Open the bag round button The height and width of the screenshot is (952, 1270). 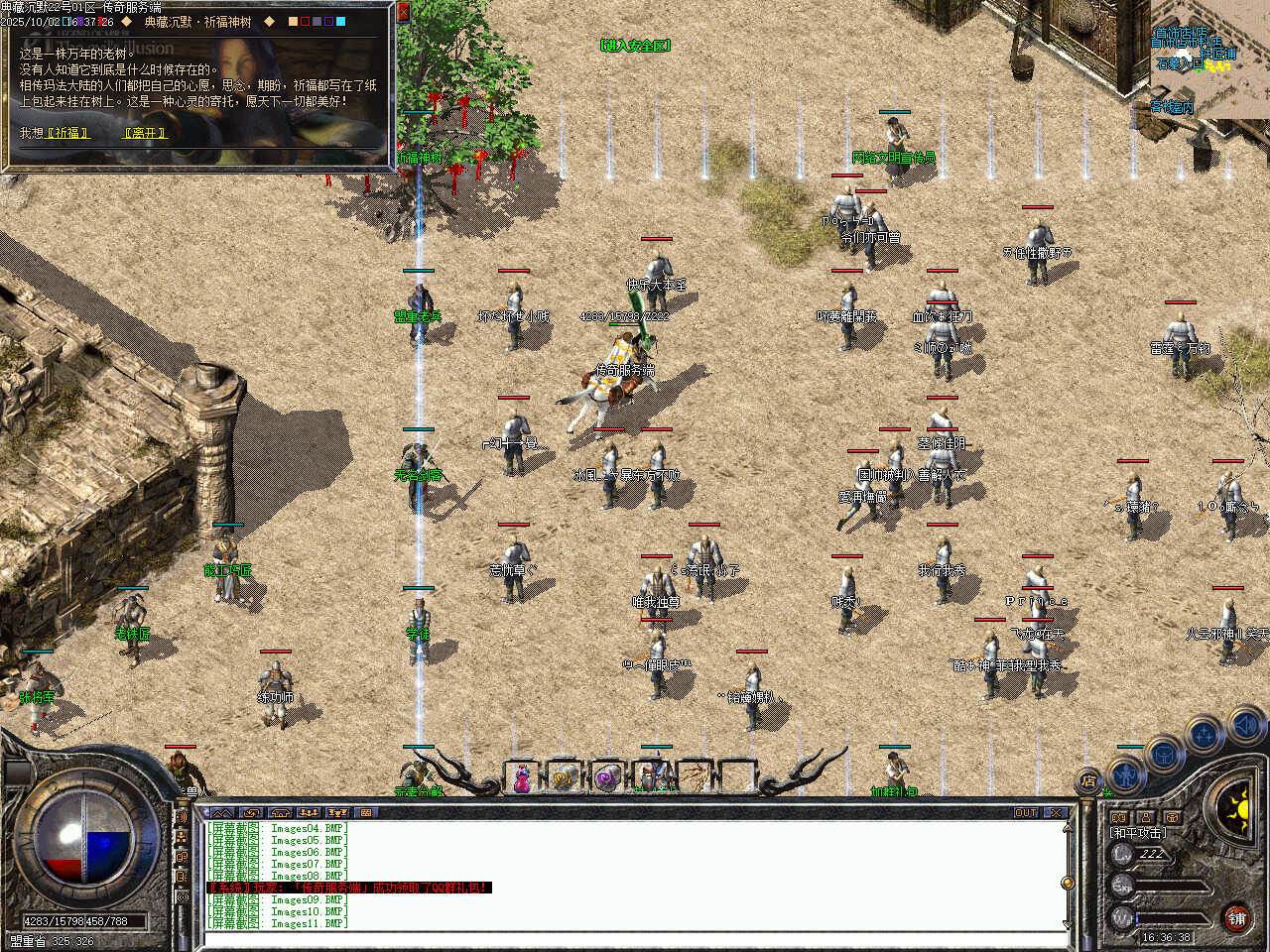pos(1165,754)
